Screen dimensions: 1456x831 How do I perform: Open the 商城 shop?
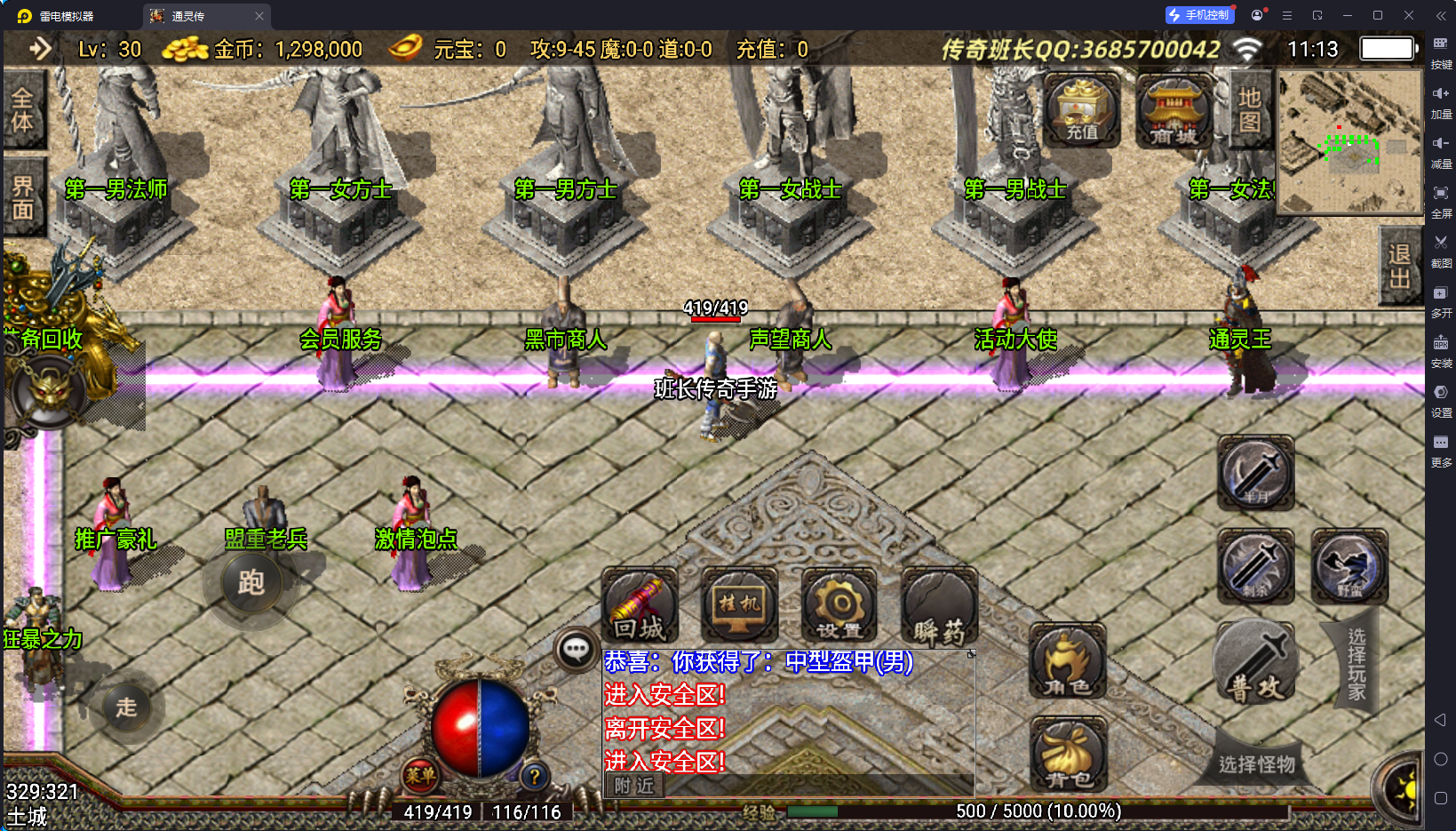(1174, 110)
